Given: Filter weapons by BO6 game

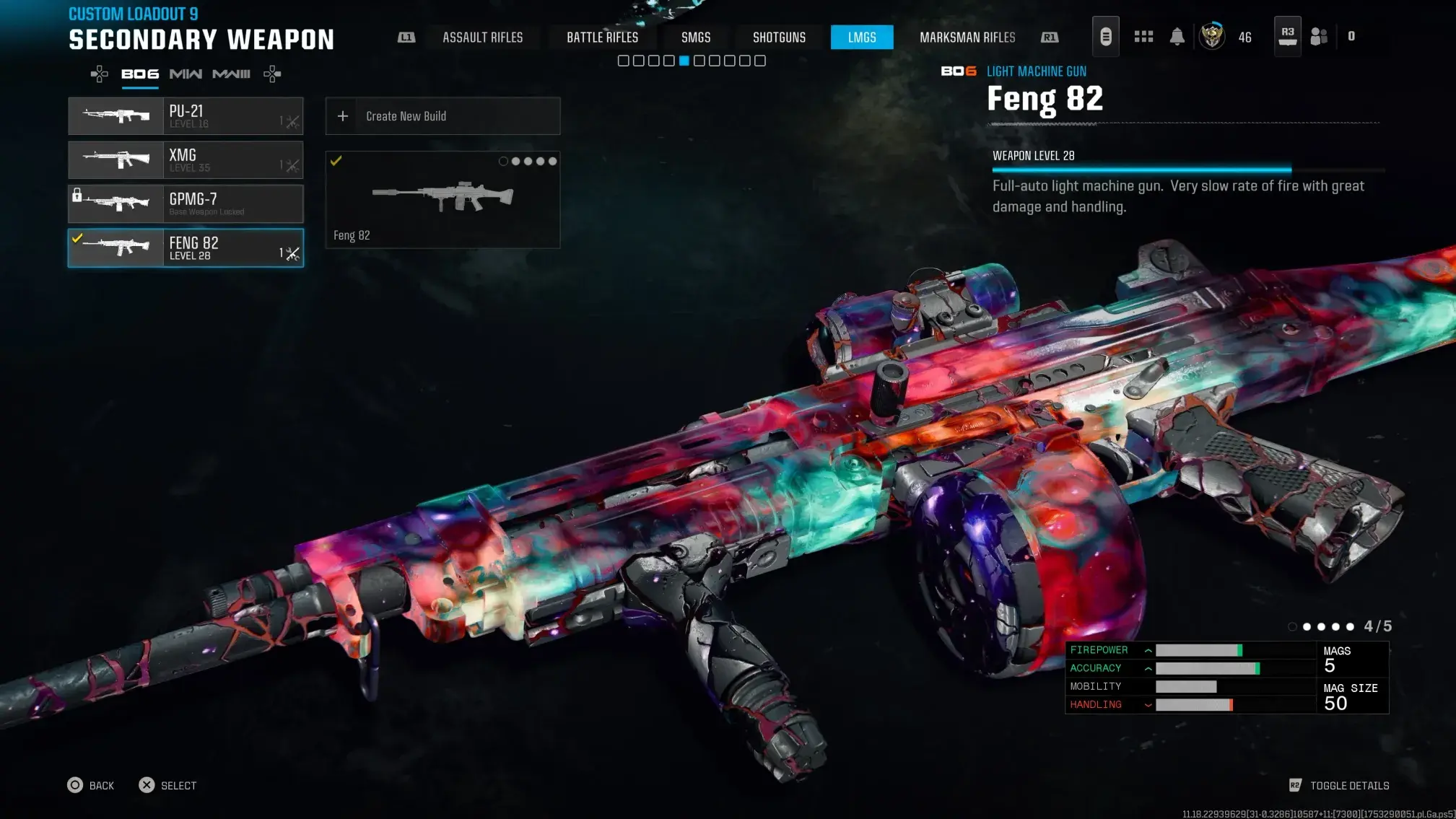Looking at the screenshot, I should (140, 74).
